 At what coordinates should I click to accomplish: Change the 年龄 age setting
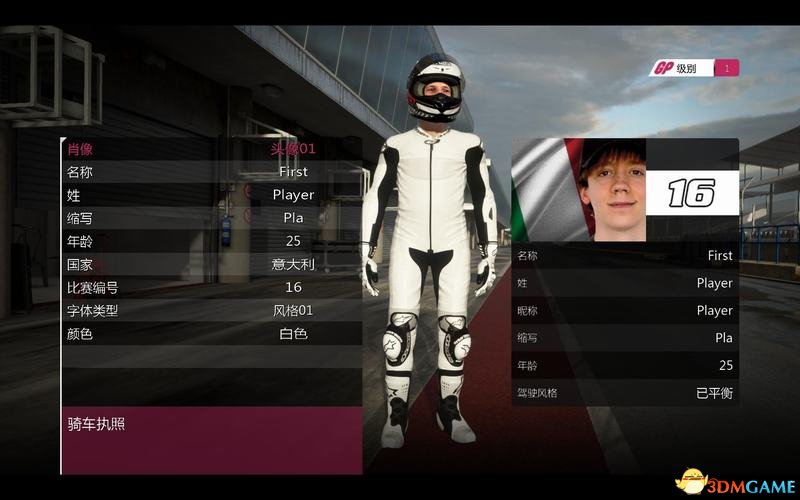[x=211, y=241]
